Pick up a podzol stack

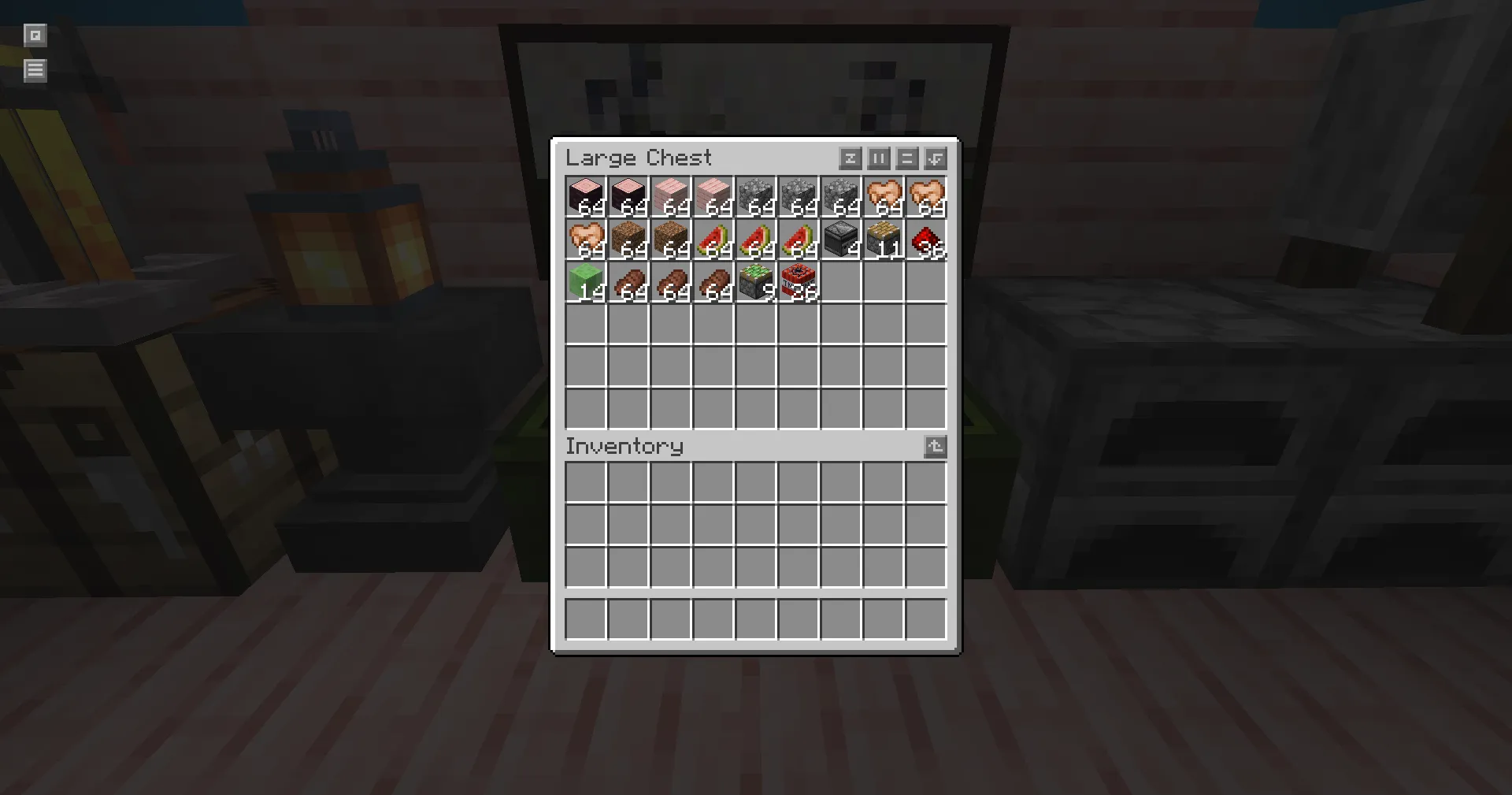coord(628,240)
